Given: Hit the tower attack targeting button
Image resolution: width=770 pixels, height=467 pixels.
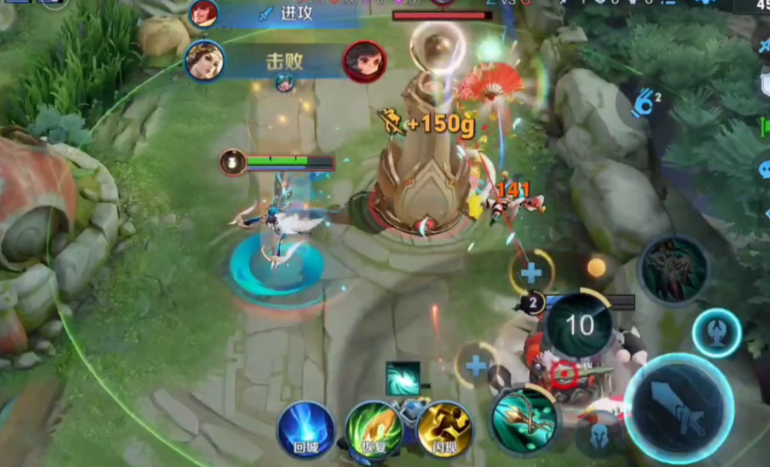Looking at the screenshot, I should [716, 332].
